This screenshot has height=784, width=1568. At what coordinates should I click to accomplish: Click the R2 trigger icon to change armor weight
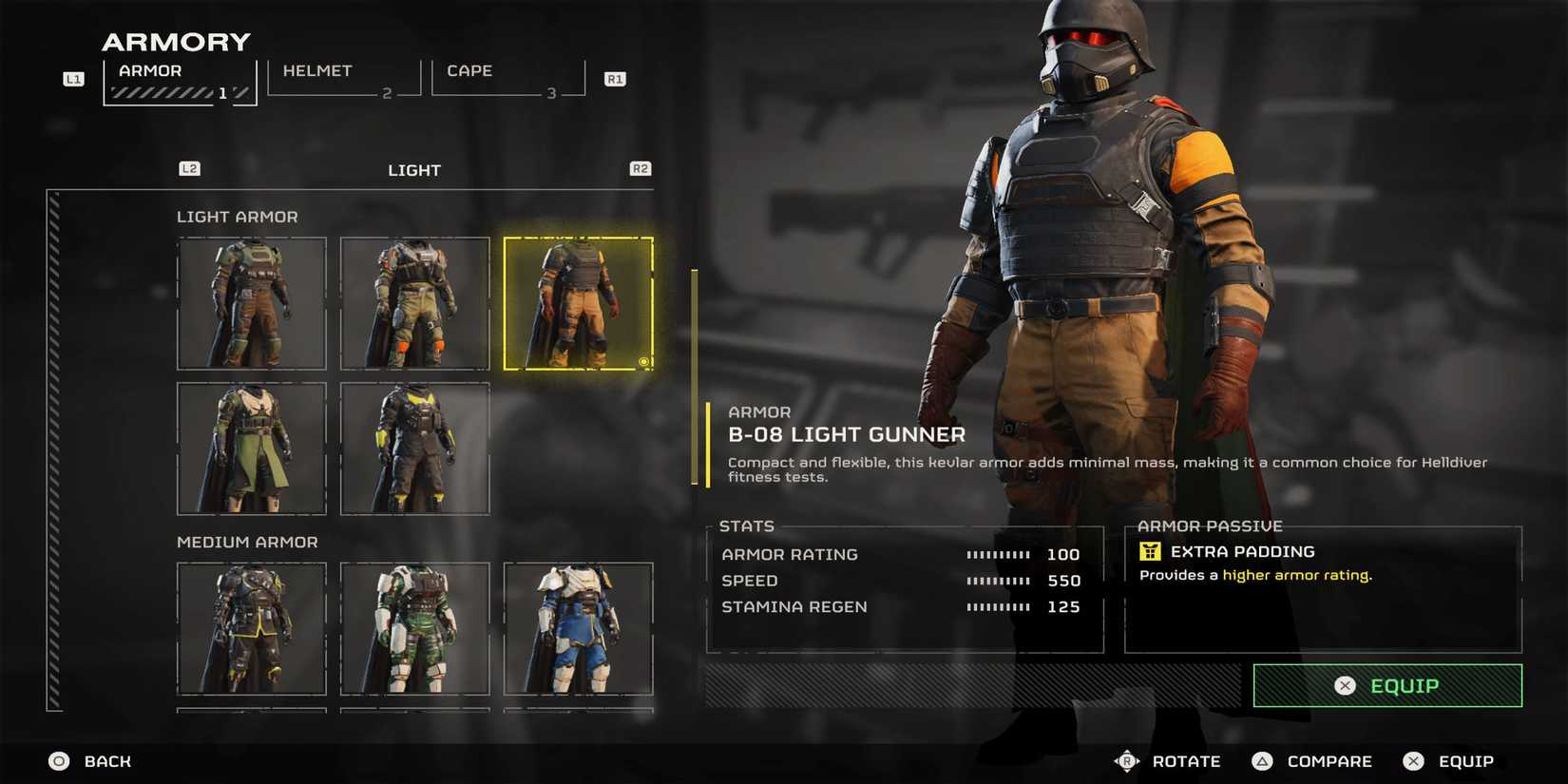[640, 168]
